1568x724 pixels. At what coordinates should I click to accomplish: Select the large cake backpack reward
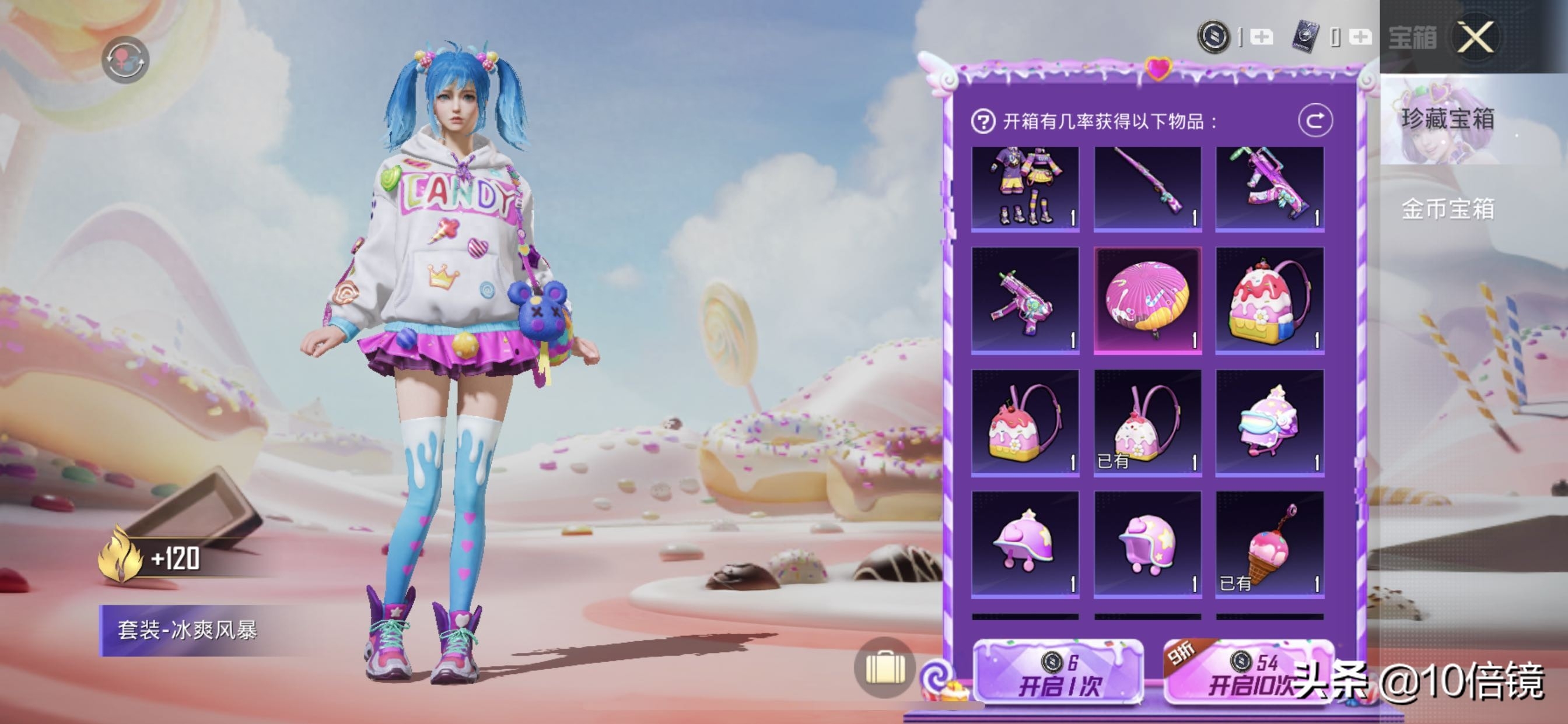pyautogui.click(x=1269, y=299)
